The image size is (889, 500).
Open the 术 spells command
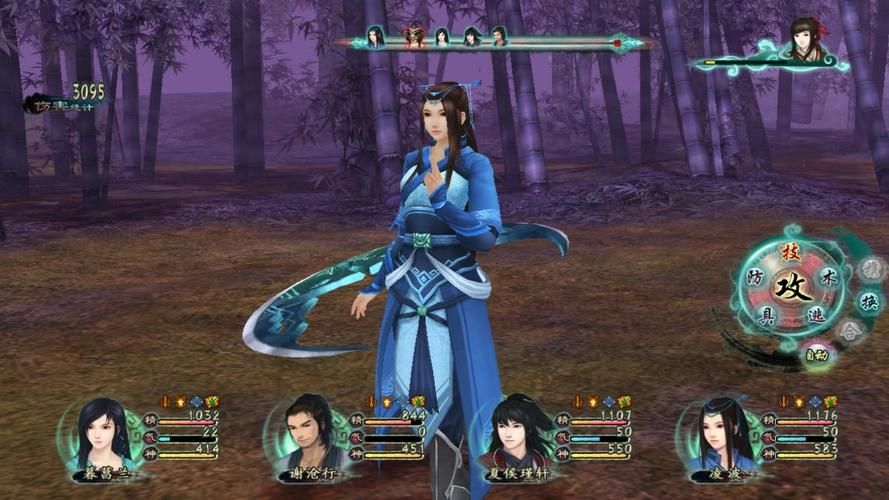click(827, 276)
